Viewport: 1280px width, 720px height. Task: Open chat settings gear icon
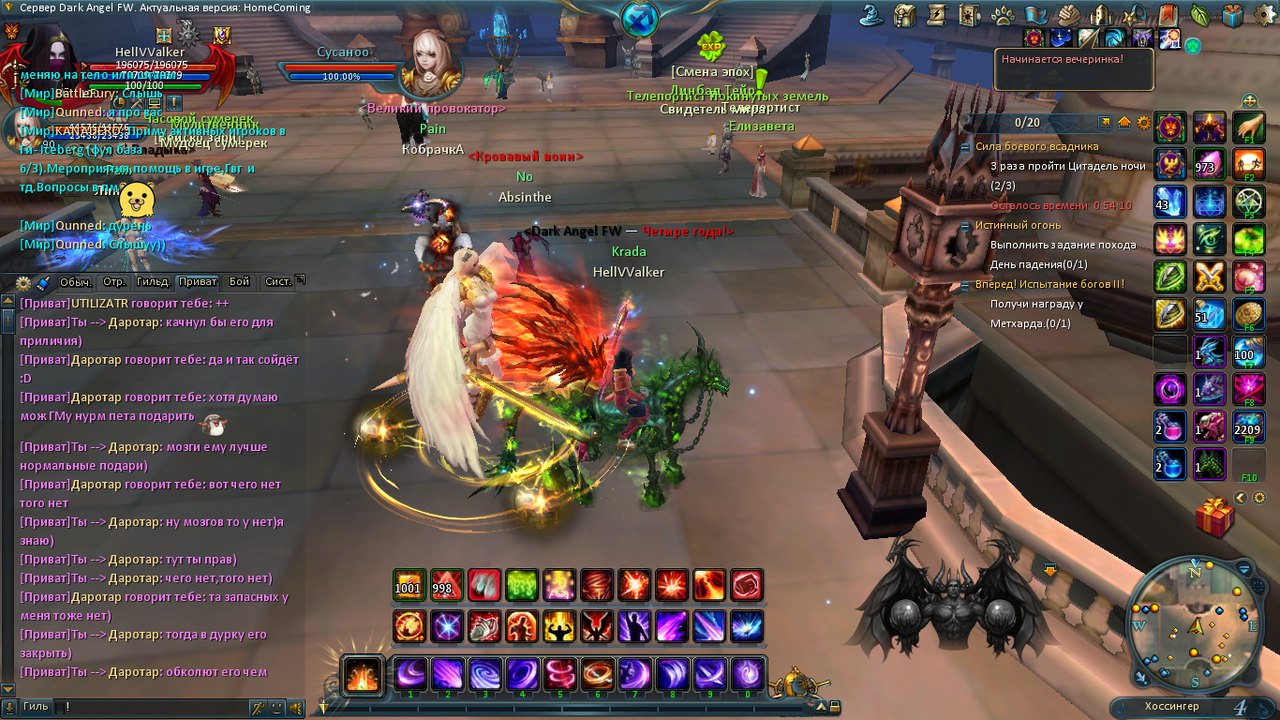coord(24,283)
